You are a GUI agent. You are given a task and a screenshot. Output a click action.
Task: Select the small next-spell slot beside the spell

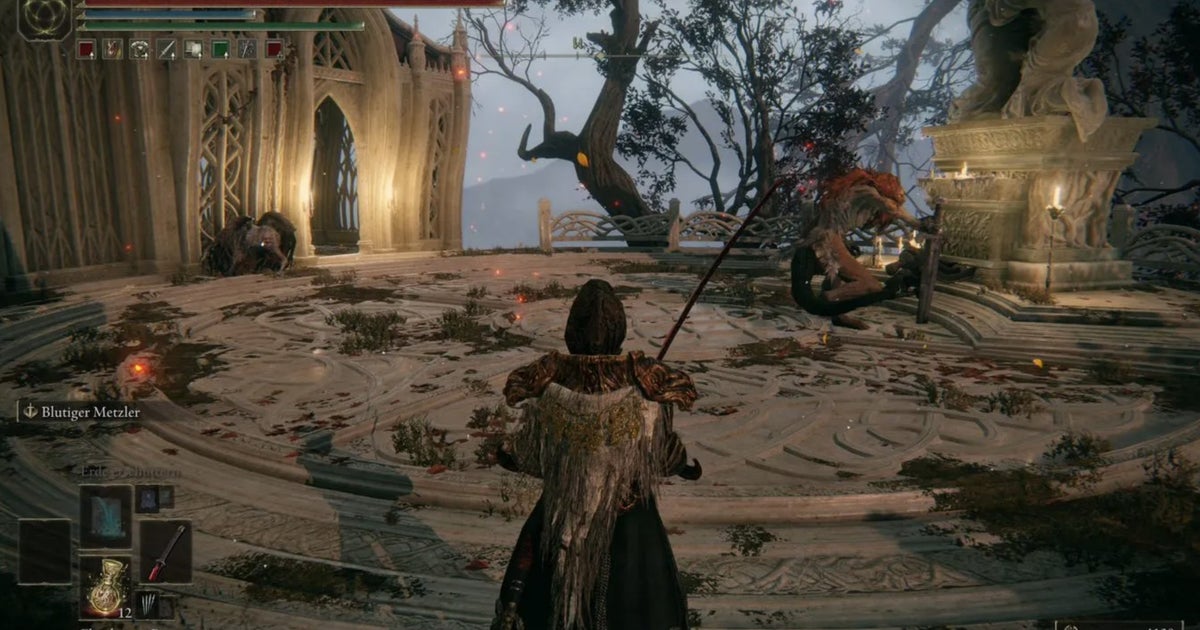point(147,497)
